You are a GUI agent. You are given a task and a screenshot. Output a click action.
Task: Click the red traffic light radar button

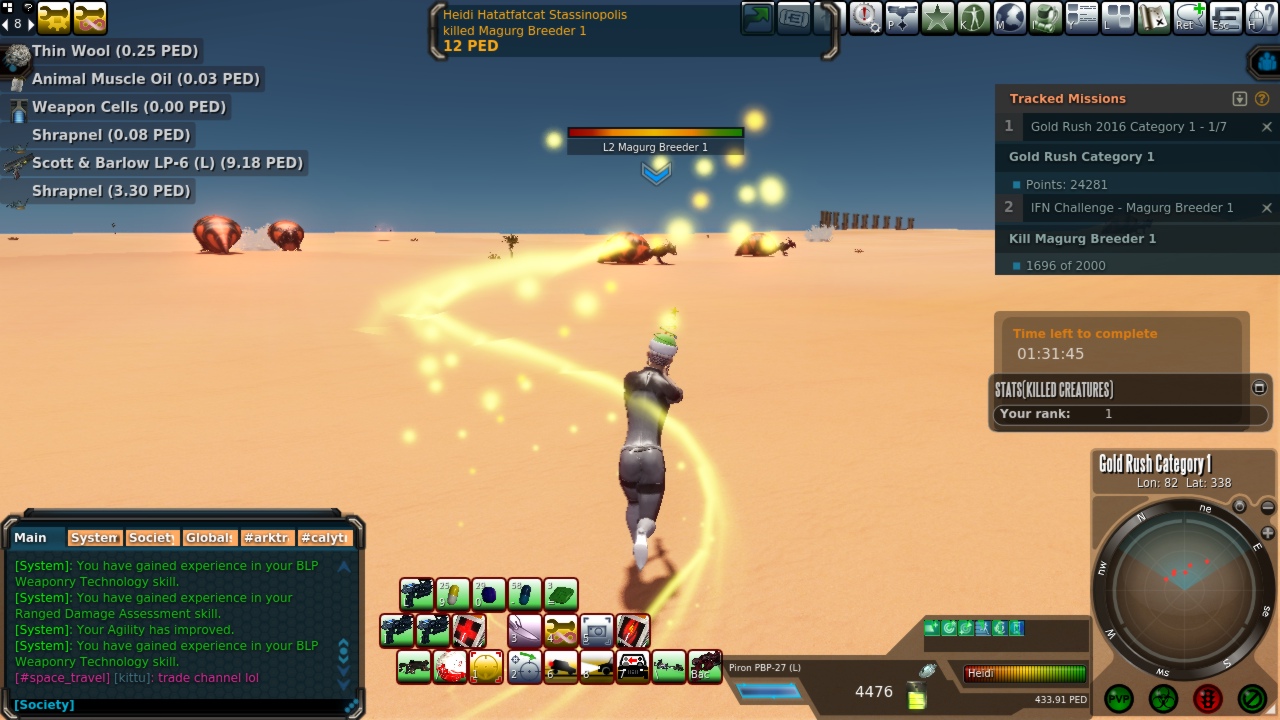coord(1208,698)
